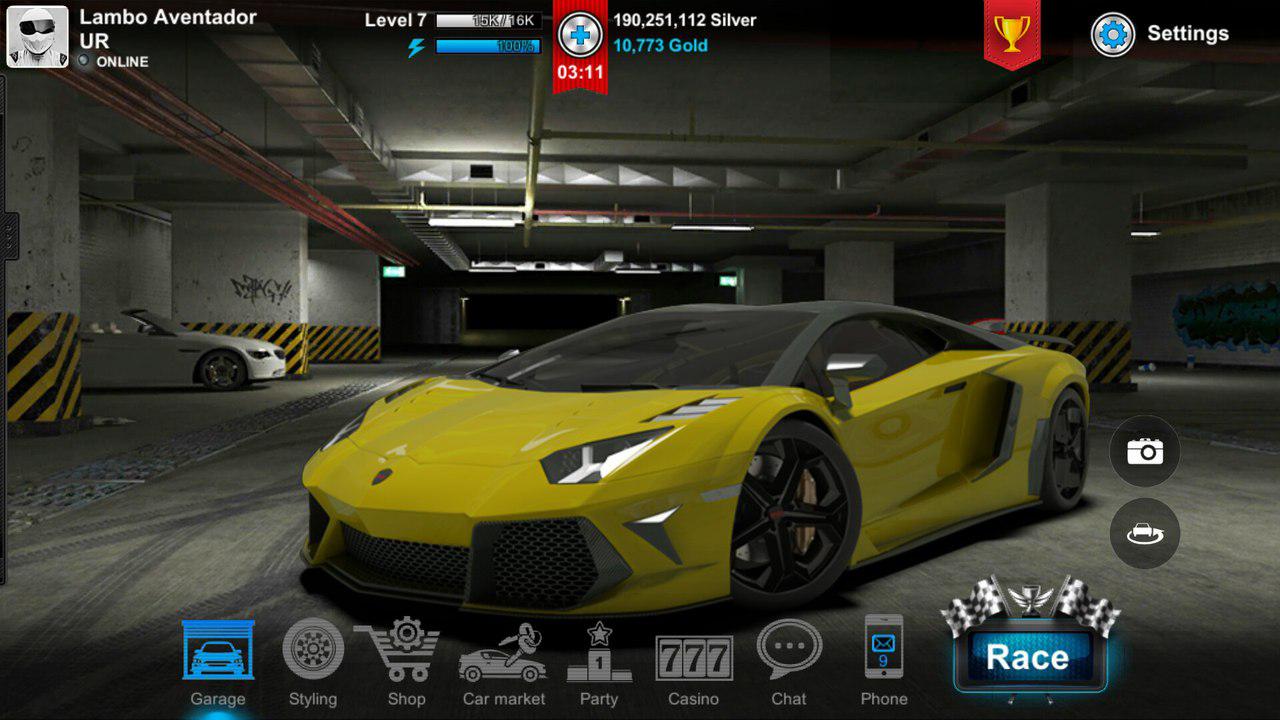The height and width of the screenshot is (720, 1280).
Task: Open the Shop
Action: [x=406, y=660]
